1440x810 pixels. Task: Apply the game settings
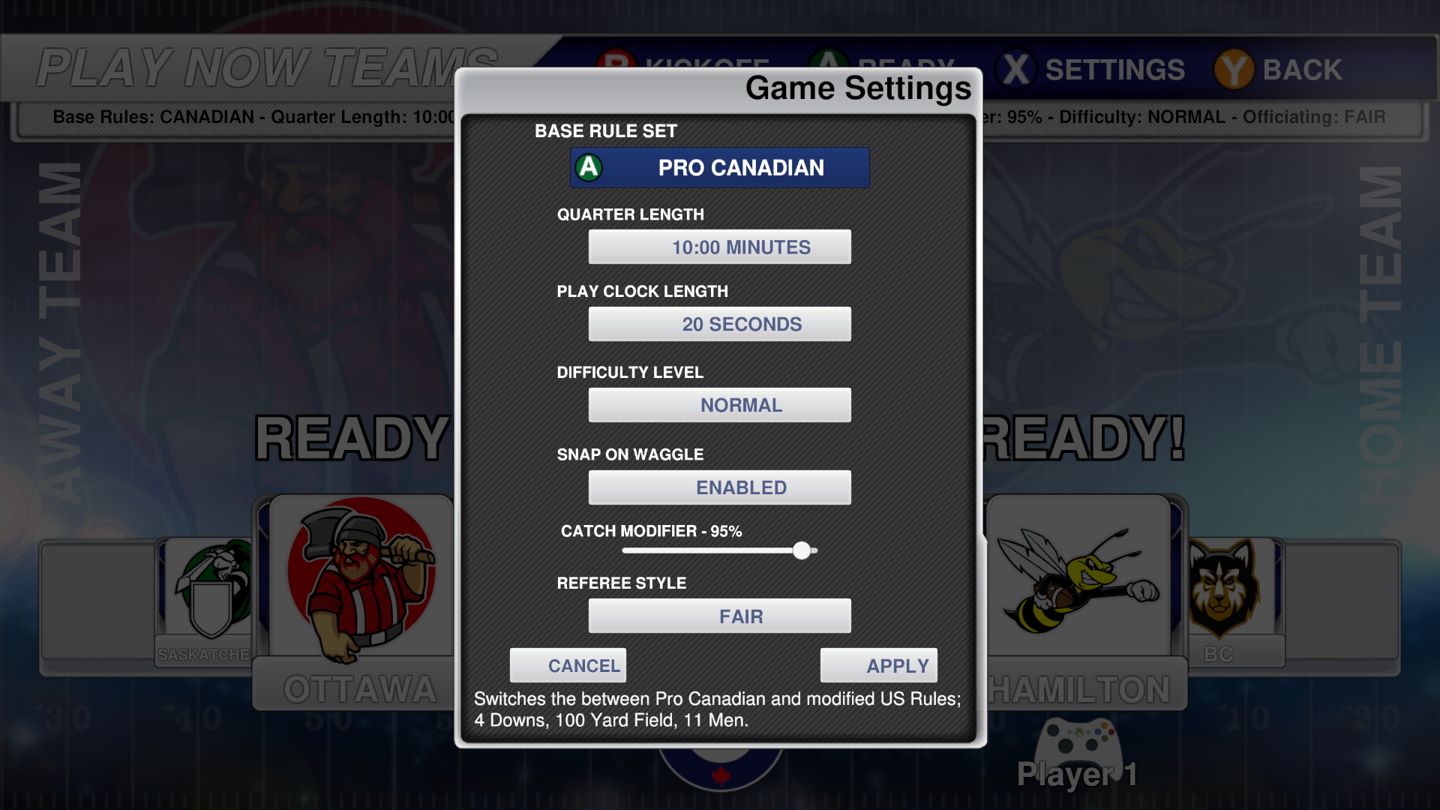879,666
